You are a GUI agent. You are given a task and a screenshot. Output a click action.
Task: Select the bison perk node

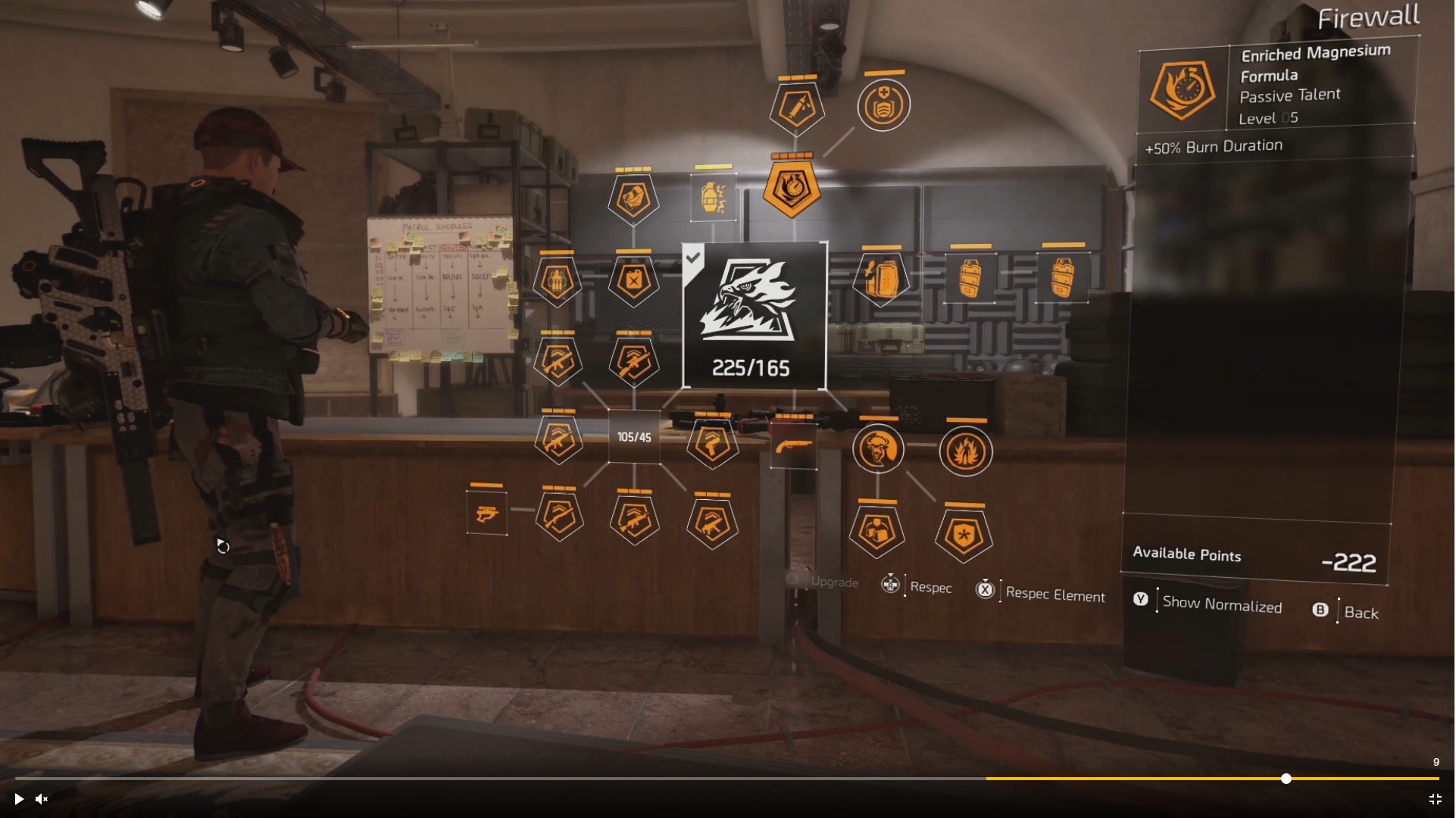(878, 448)
